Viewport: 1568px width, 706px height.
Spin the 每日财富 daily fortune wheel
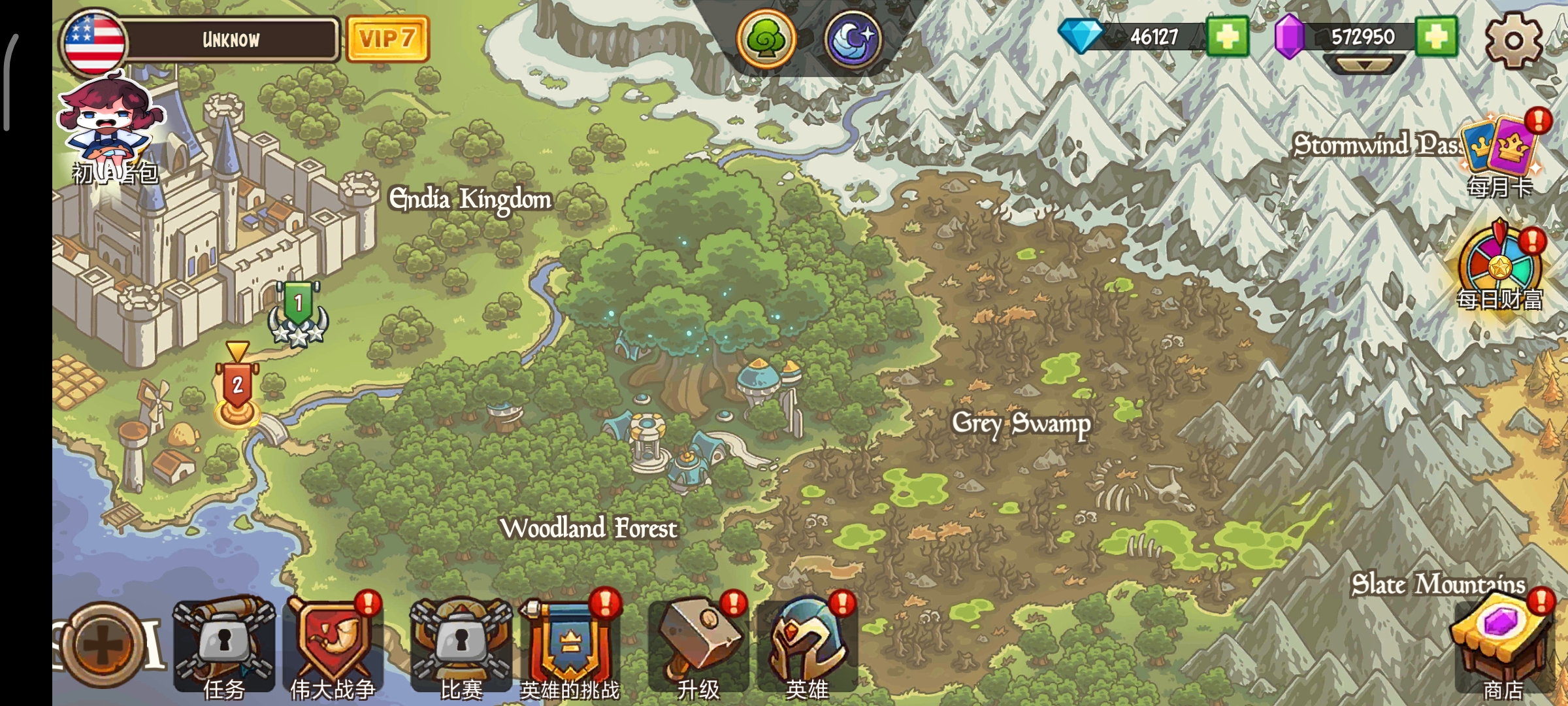tap(1500, 268)
